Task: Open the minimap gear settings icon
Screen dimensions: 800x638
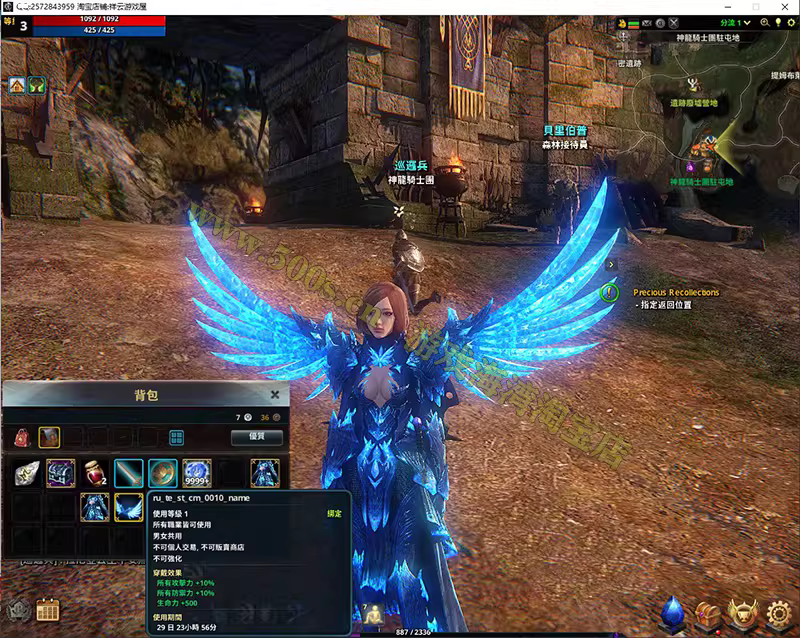Action: 790,22
